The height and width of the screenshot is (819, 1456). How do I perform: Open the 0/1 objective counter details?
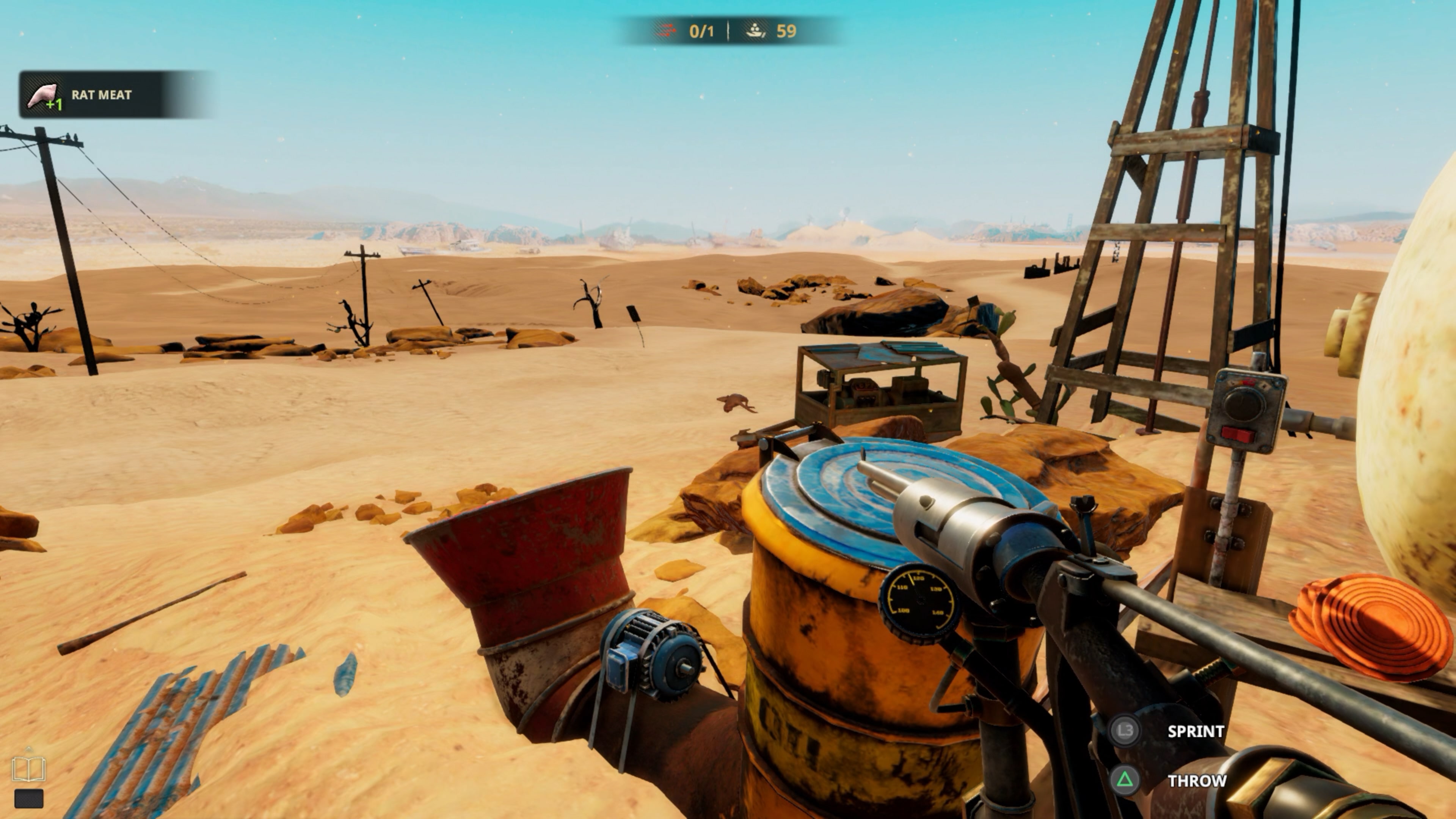(x=701, y=31)
